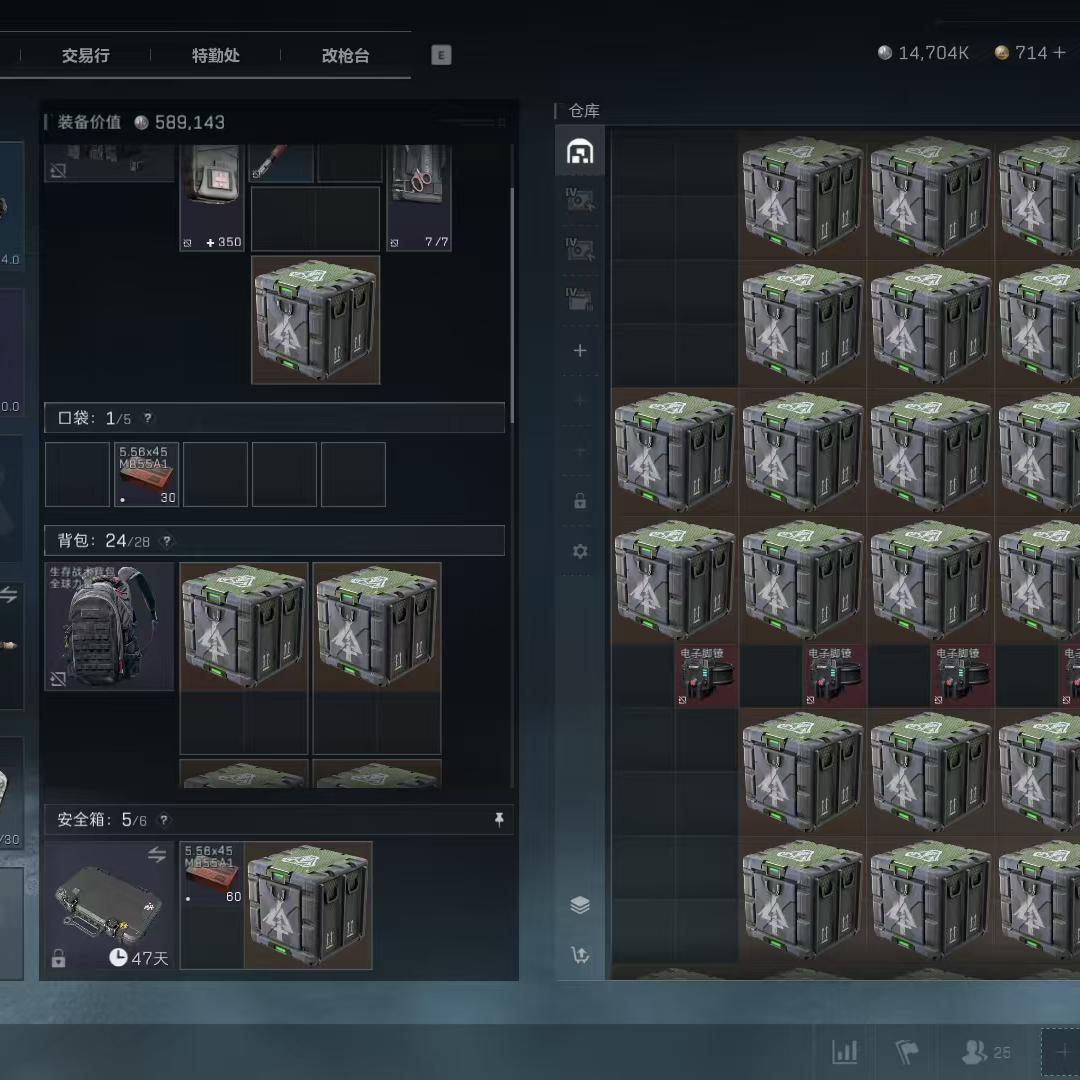Choose the supply crate in the safe box
The image size is (1080, 1080).
309,905
